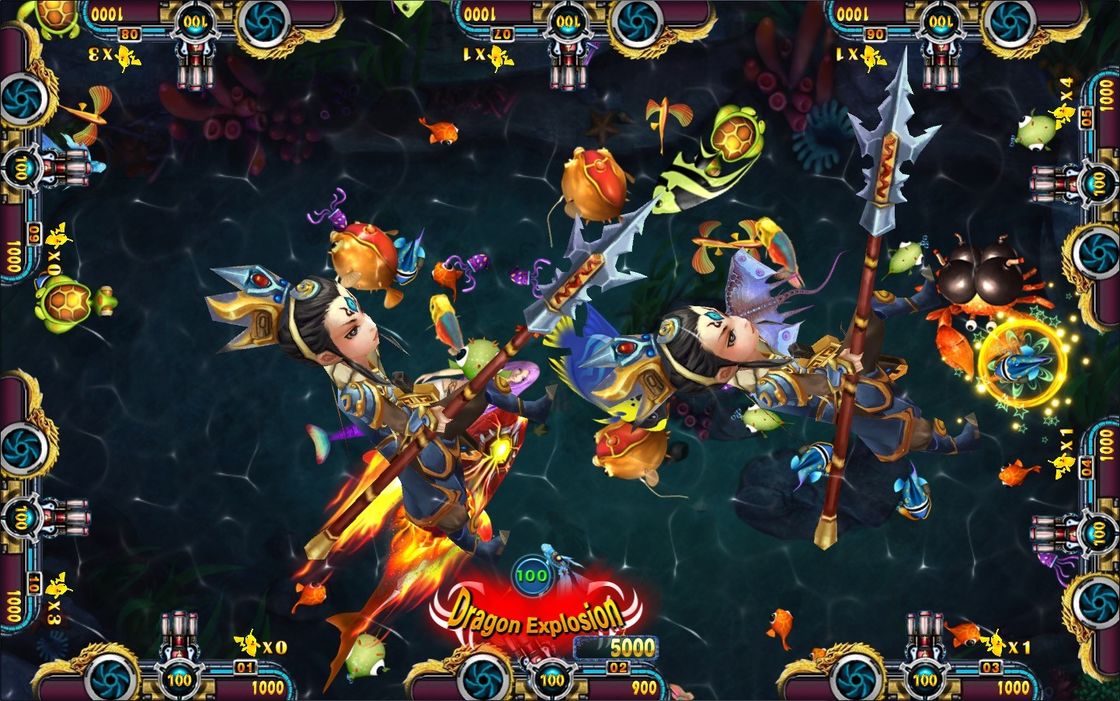Activate the blue swirl icon at station 07

[x=637, y=22]
